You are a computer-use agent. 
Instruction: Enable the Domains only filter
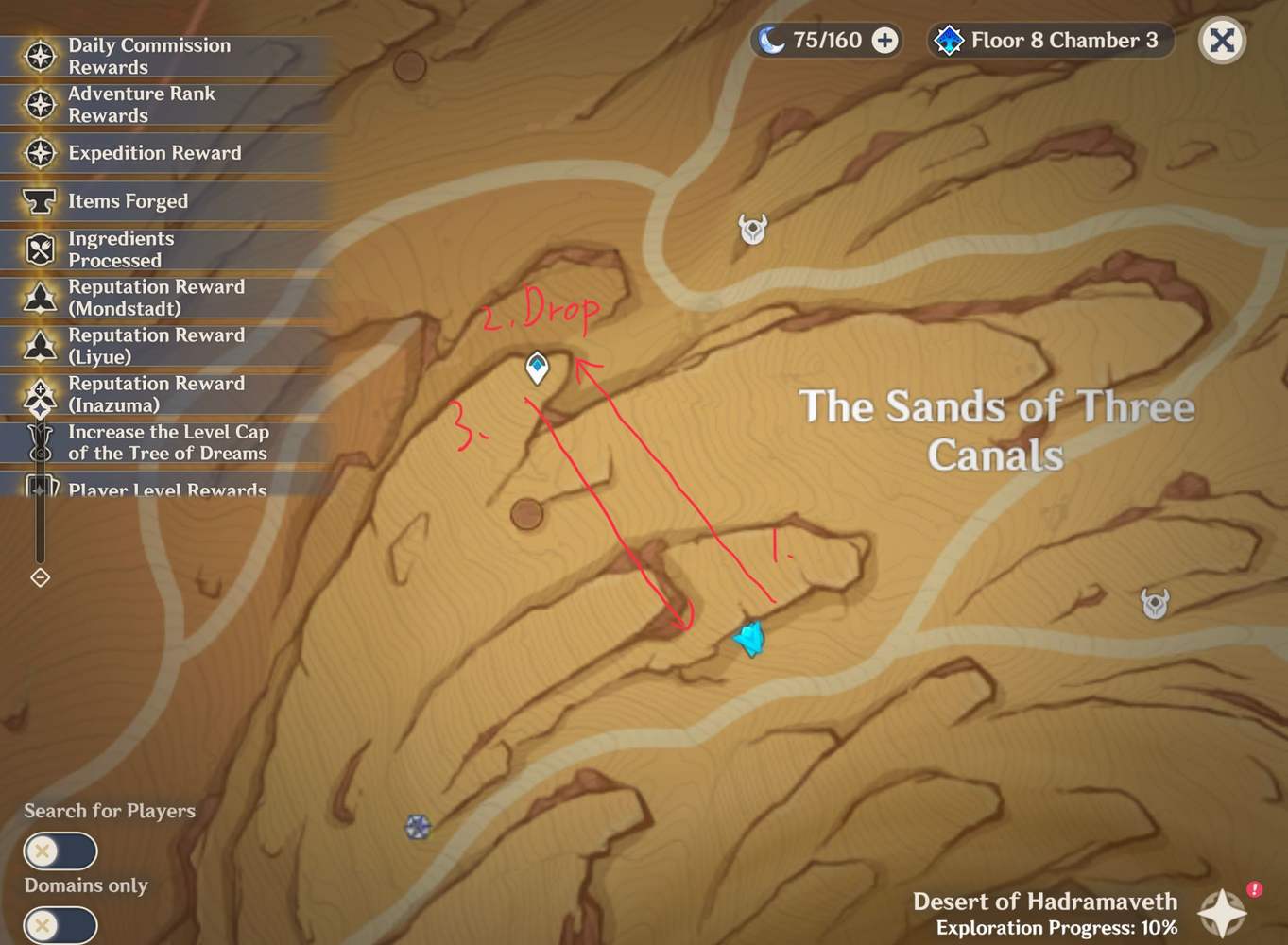[60, 924]
